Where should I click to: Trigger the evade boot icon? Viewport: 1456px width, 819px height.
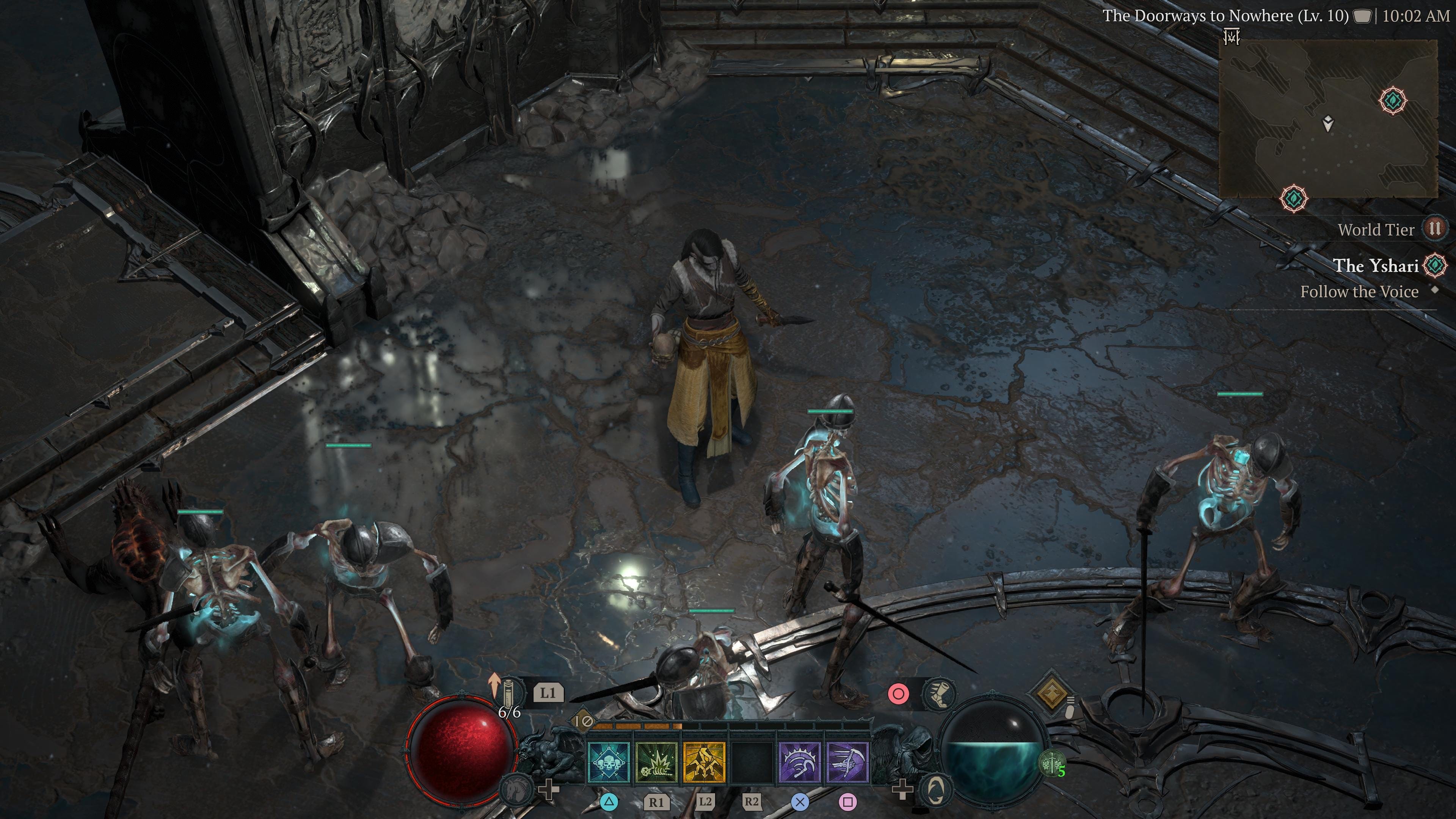pyautogui.click(x=939, y=693)
